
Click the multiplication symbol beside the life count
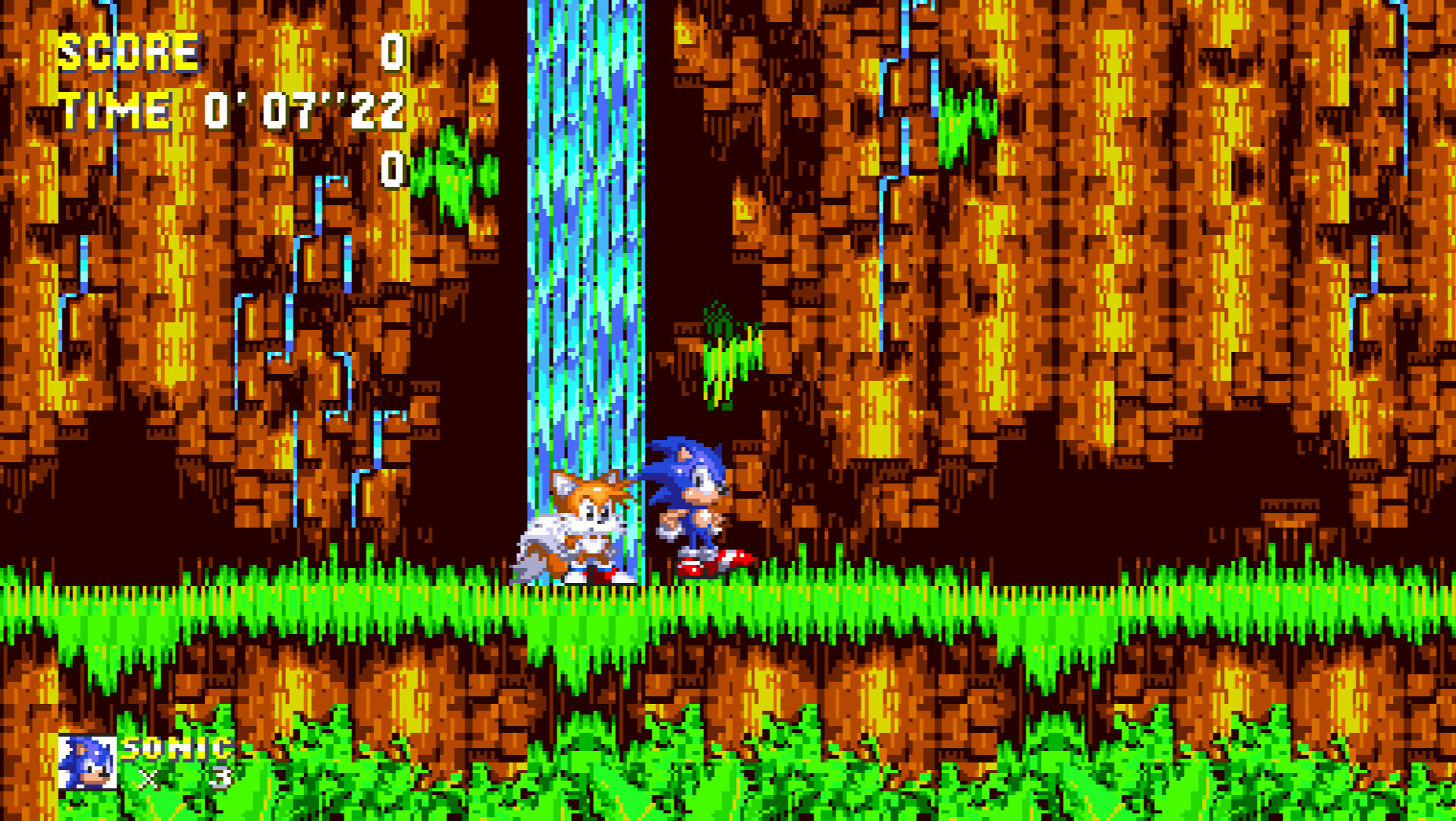pyautogui.click(x=149, y=778)
